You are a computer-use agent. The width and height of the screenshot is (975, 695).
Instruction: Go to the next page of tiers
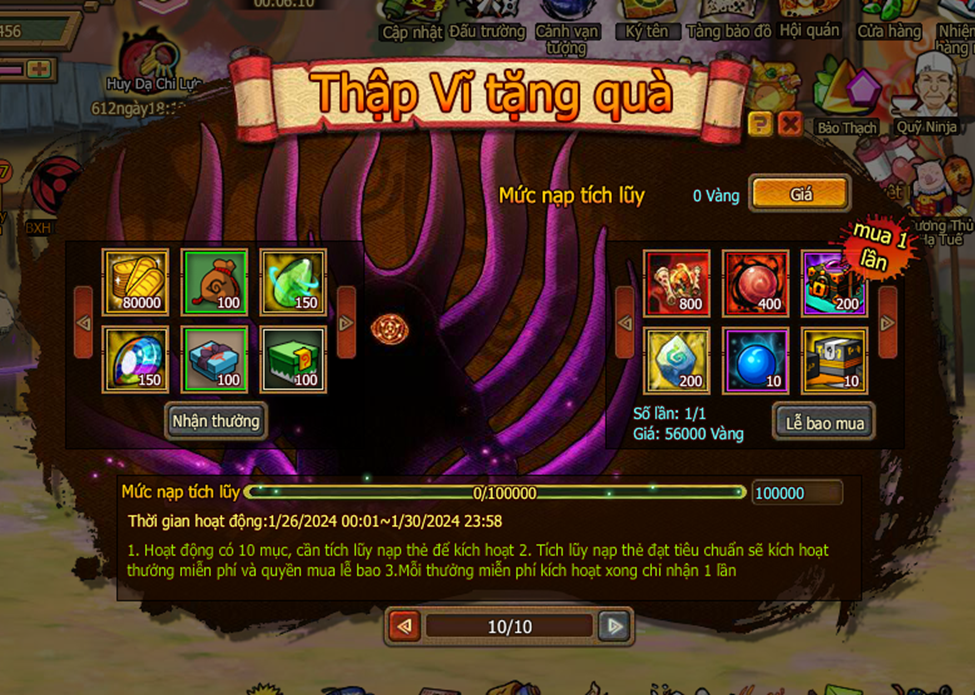point(614,626)
